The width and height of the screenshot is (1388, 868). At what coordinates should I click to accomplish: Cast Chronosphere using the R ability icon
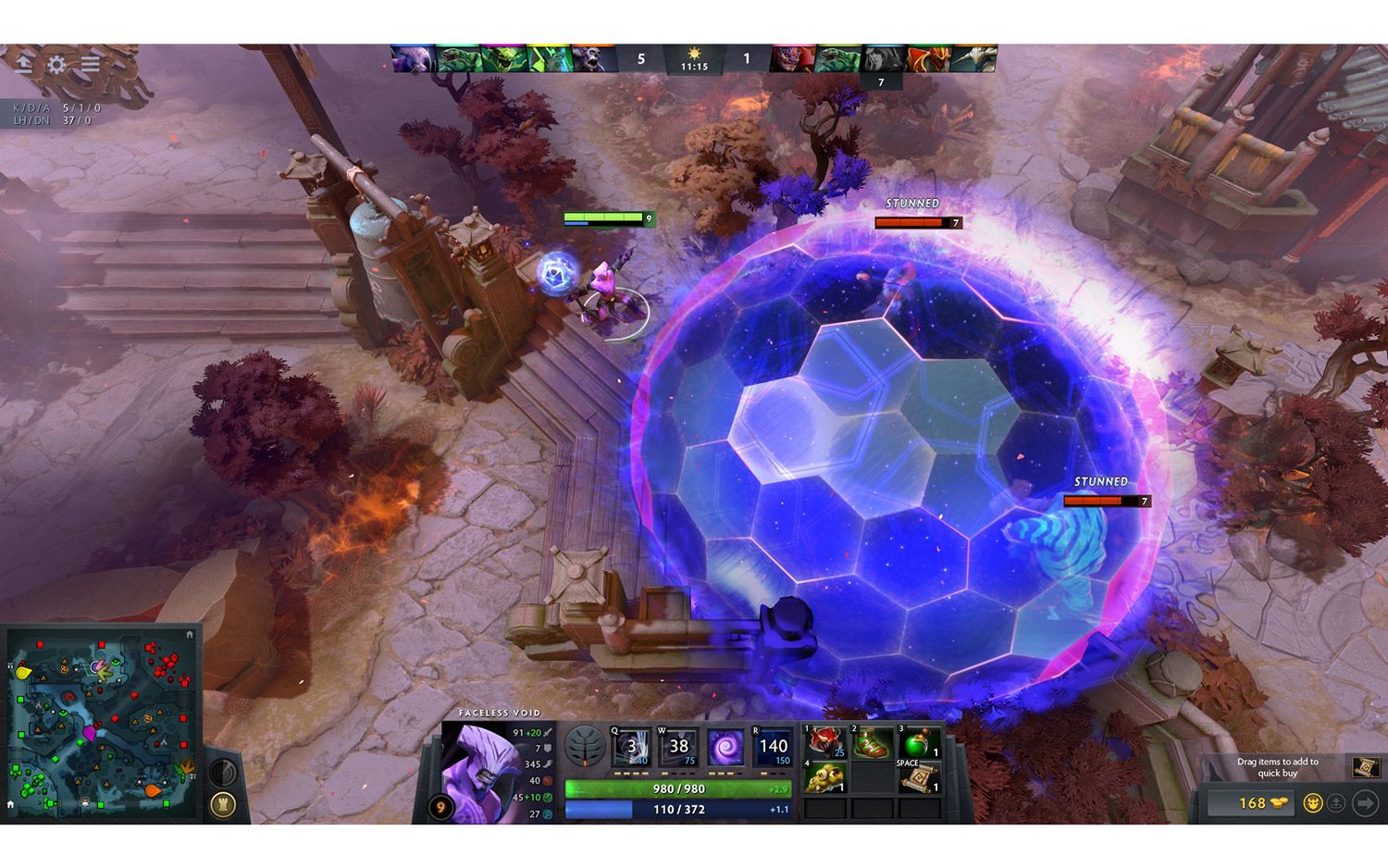[771, 745]
